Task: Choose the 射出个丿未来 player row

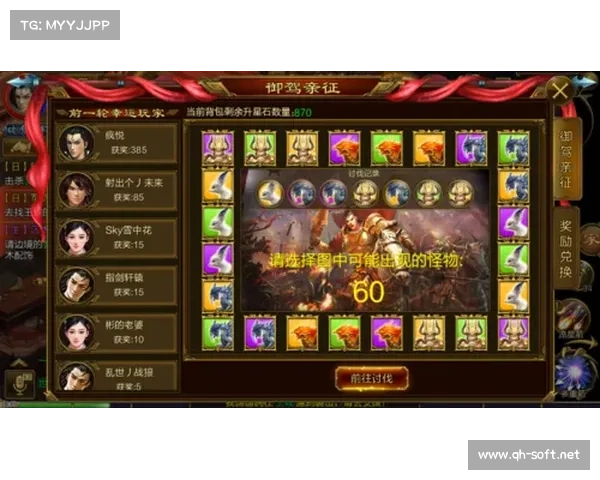Action: click(x=116, y=189)
